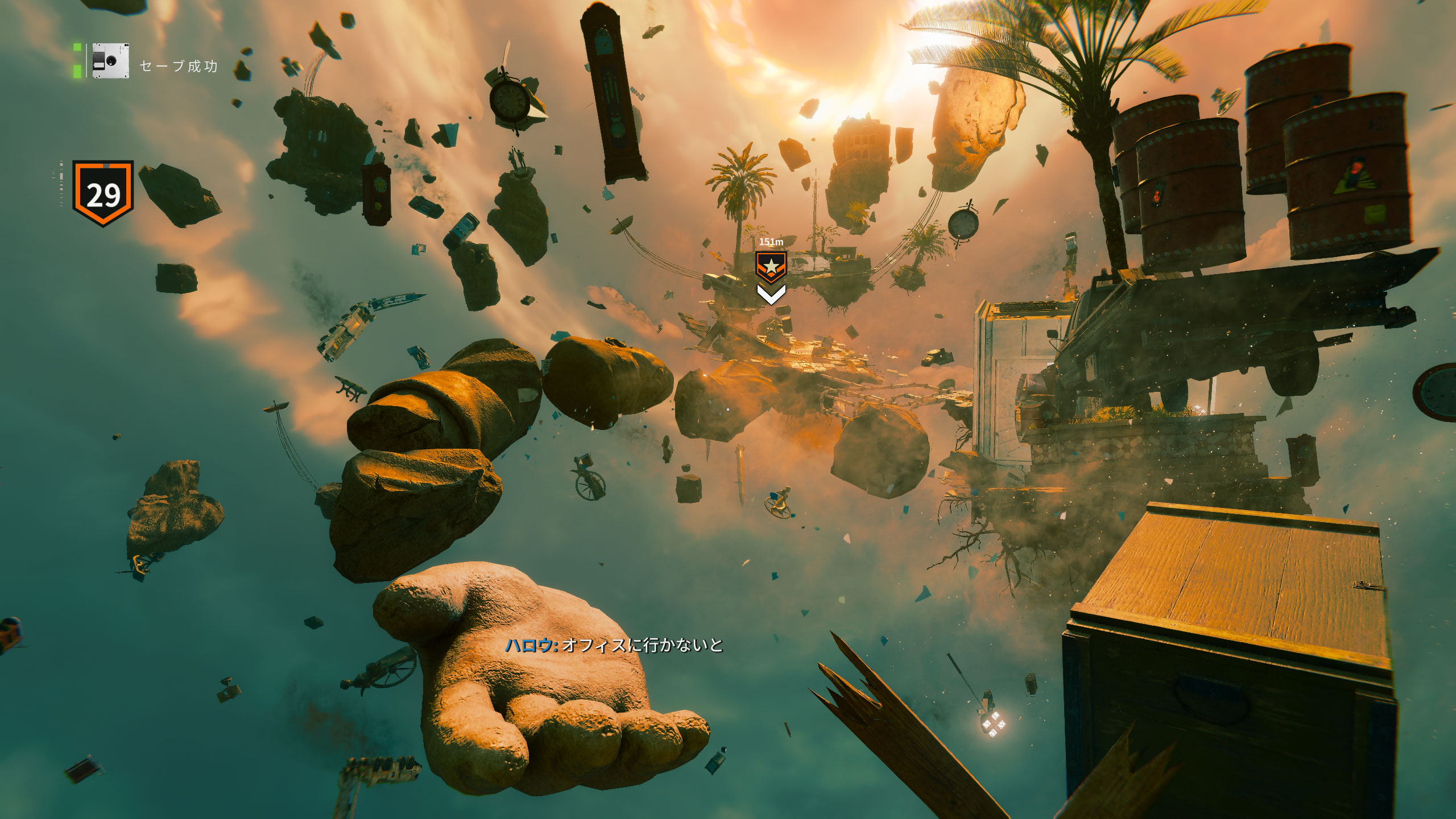Click the star objective marker at 151m
This screenshot has height=819, width=1456.
771,266
